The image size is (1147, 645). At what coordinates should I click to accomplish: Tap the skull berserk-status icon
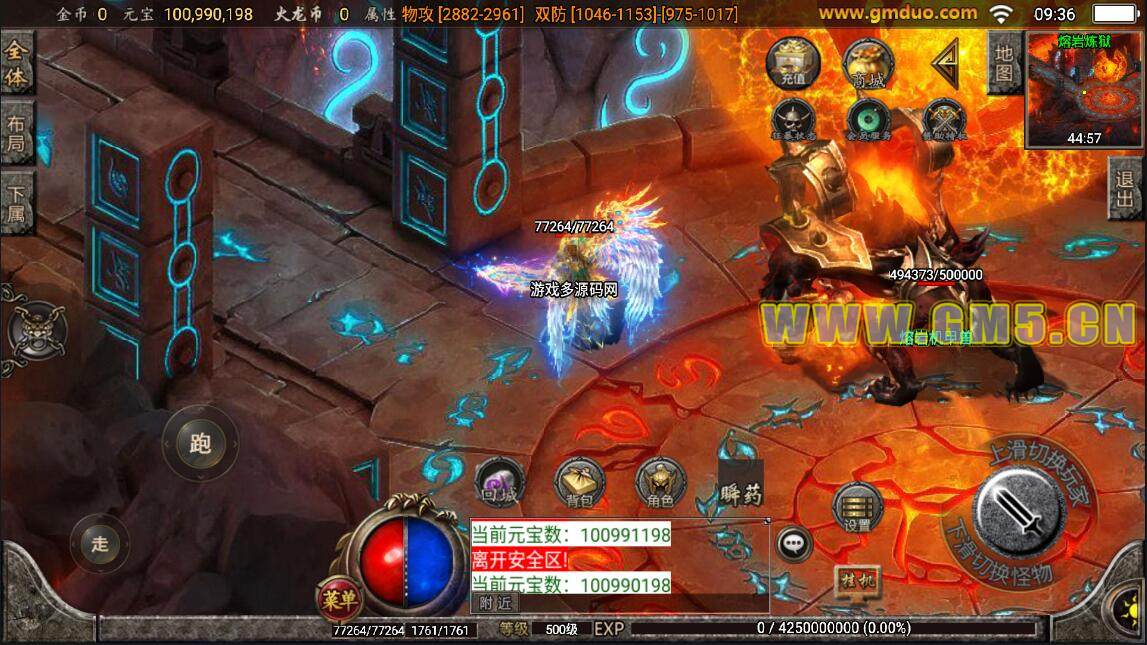(793, 119)
